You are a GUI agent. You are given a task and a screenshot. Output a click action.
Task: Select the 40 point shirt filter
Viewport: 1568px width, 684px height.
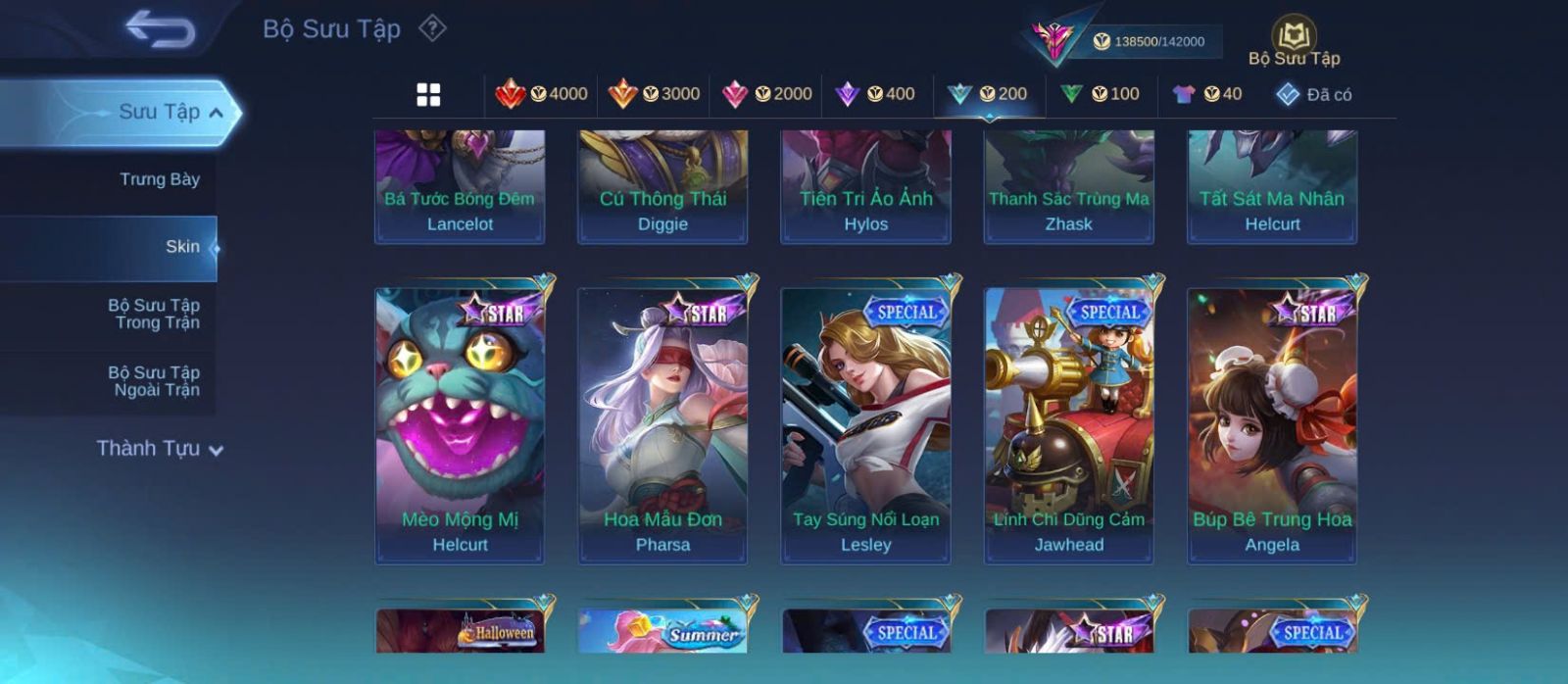[1207, 94]
